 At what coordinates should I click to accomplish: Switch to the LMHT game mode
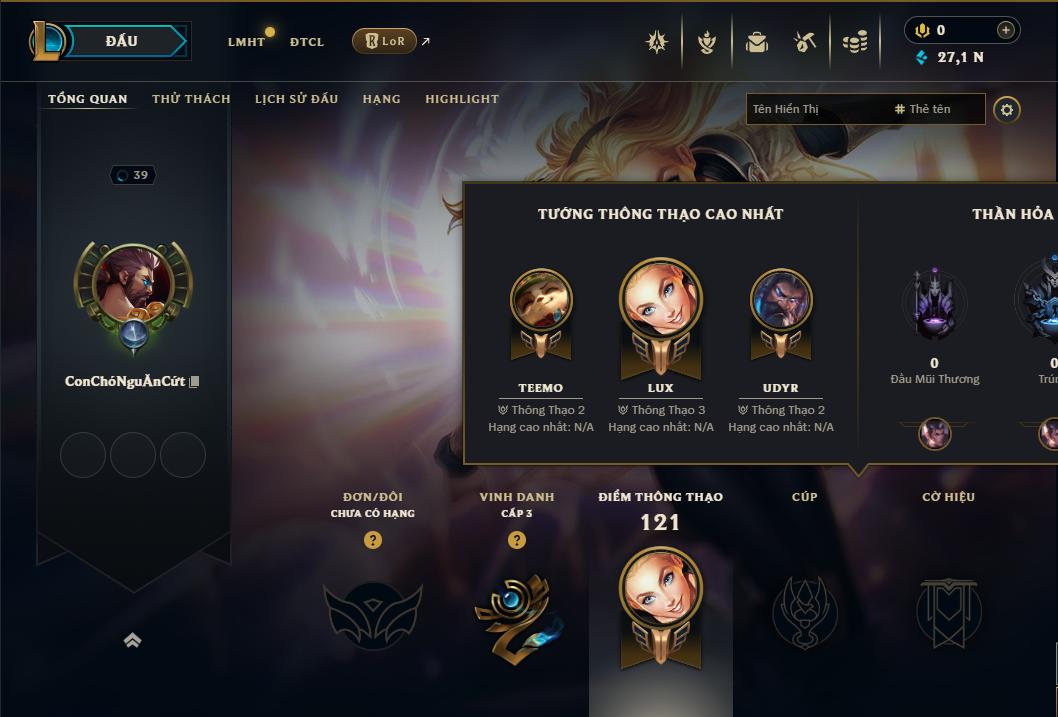(x=246, y=42)
